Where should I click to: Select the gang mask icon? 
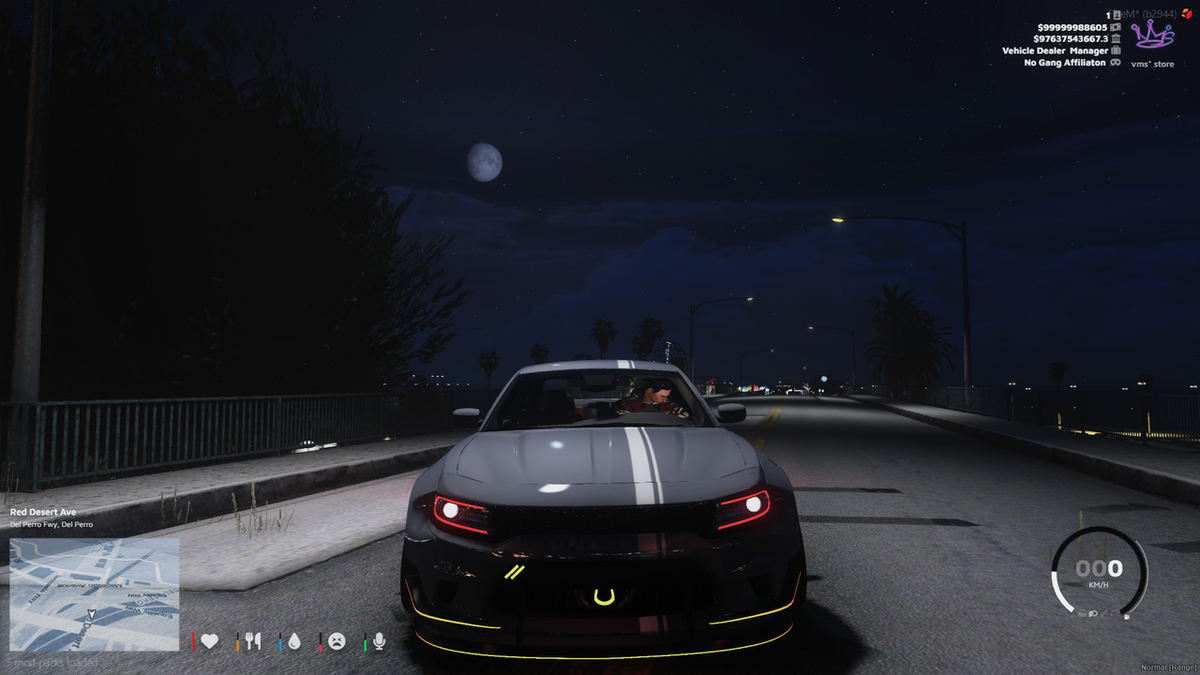[x=1115, y=62]
